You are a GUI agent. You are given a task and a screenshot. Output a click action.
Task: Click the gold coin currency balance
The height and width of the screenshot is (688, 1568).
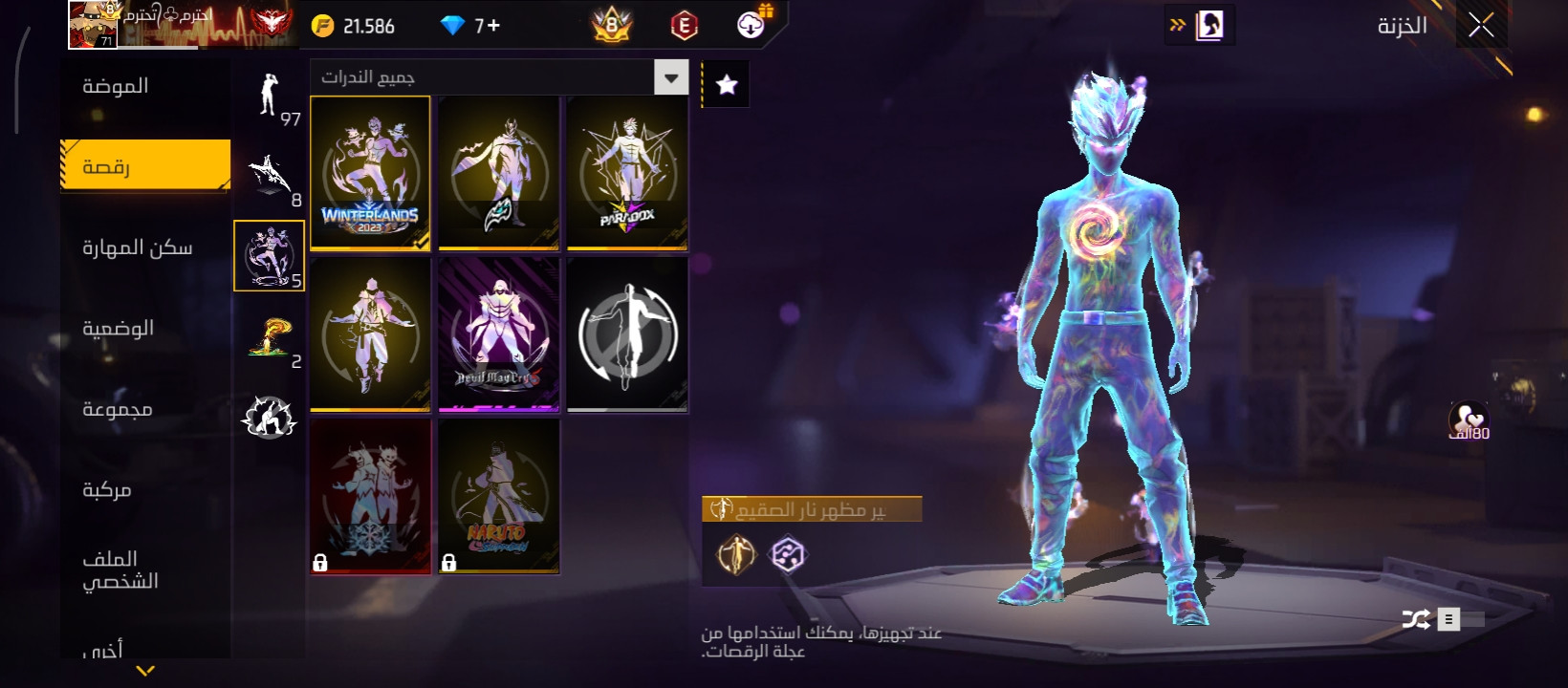355,26
